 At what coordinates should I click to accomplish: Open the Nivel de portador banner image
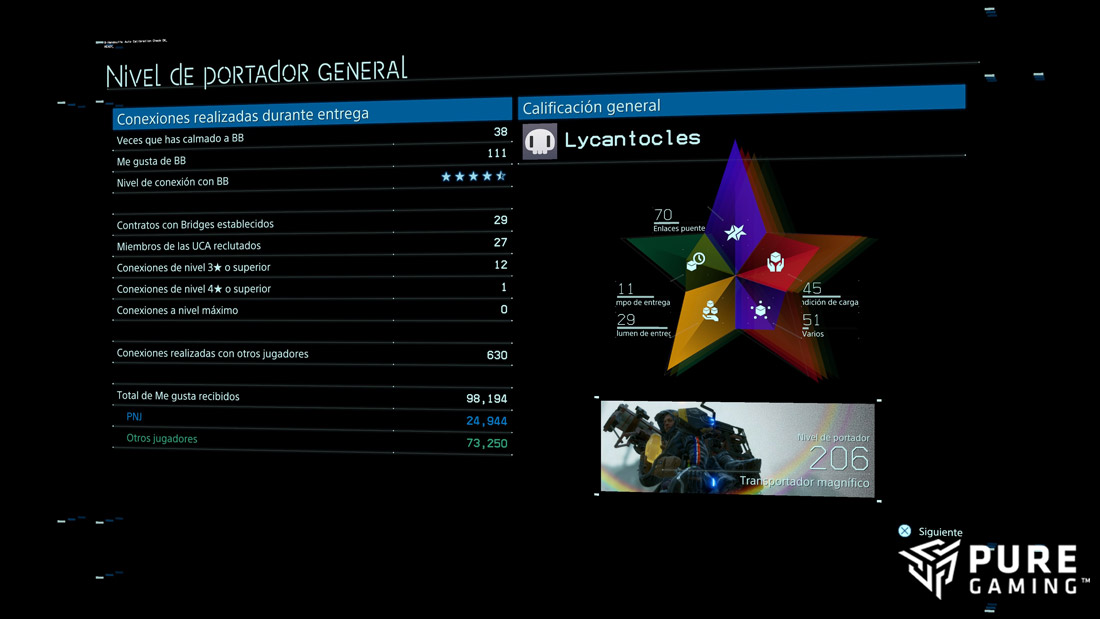[x=737, y=447]
